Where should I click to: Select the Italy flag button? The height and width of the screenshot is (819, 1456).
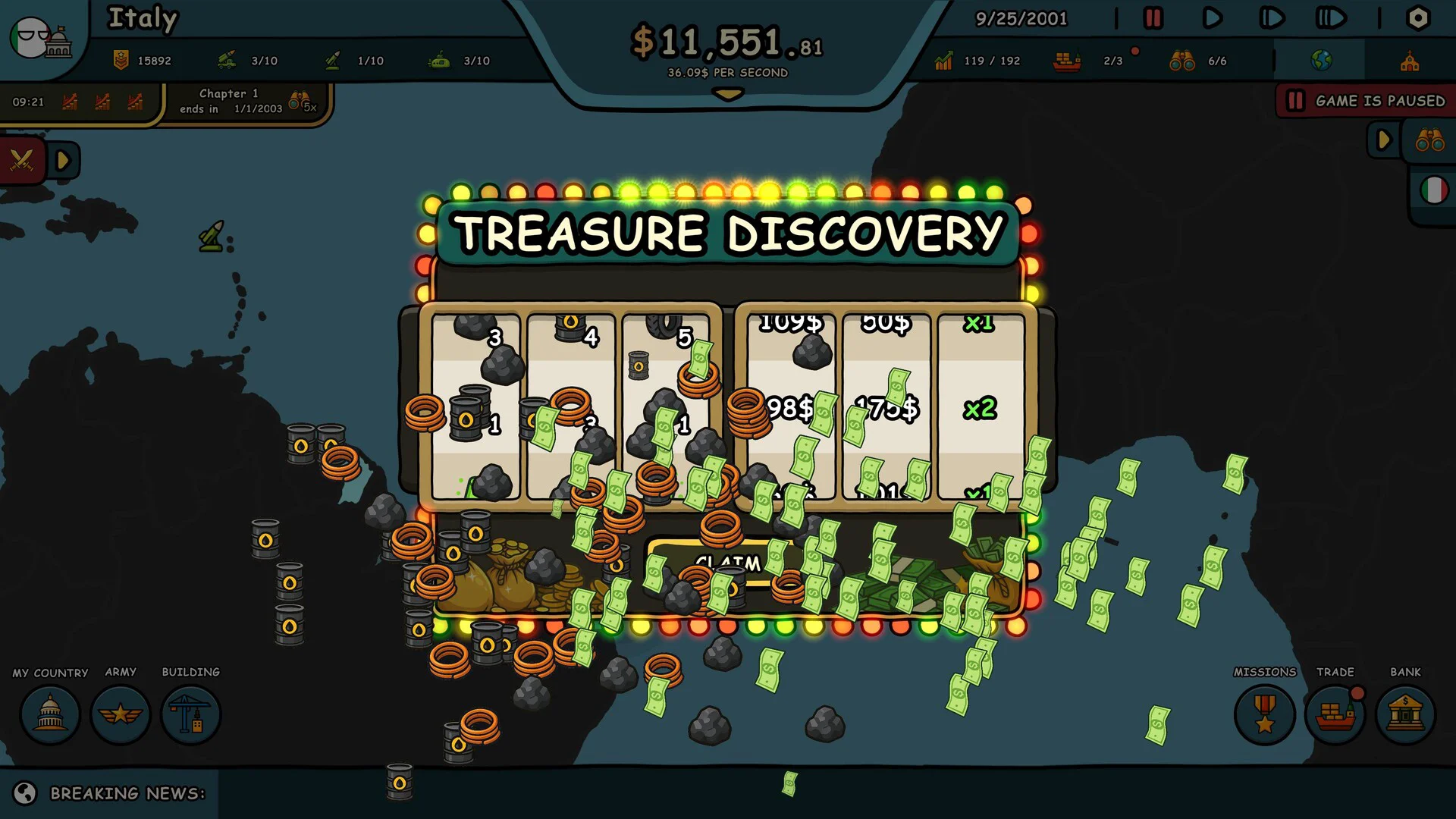pyautogui.click(x=1433, y=190)
